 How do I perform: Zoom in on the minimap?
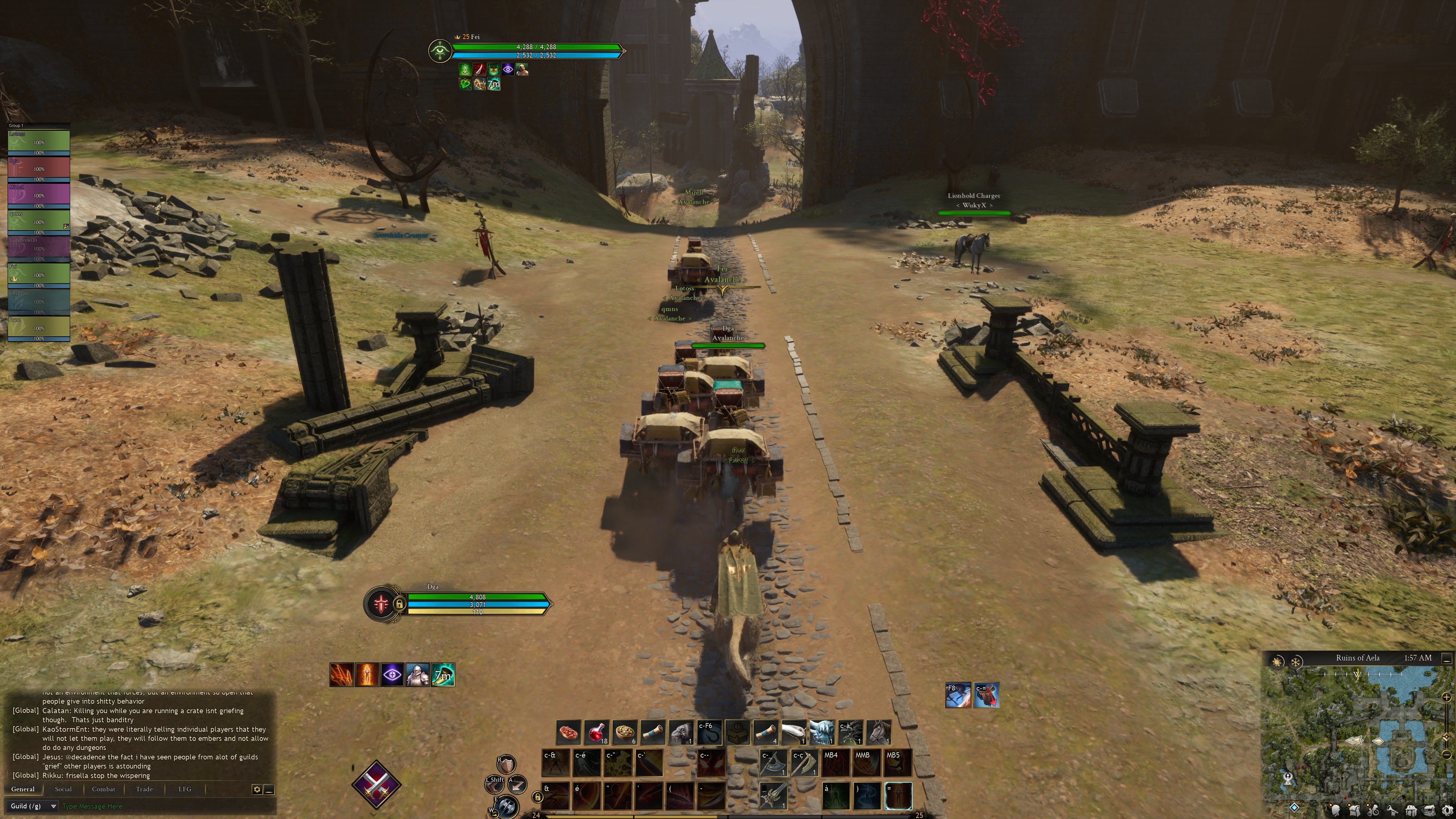(x=1447, y=697)
